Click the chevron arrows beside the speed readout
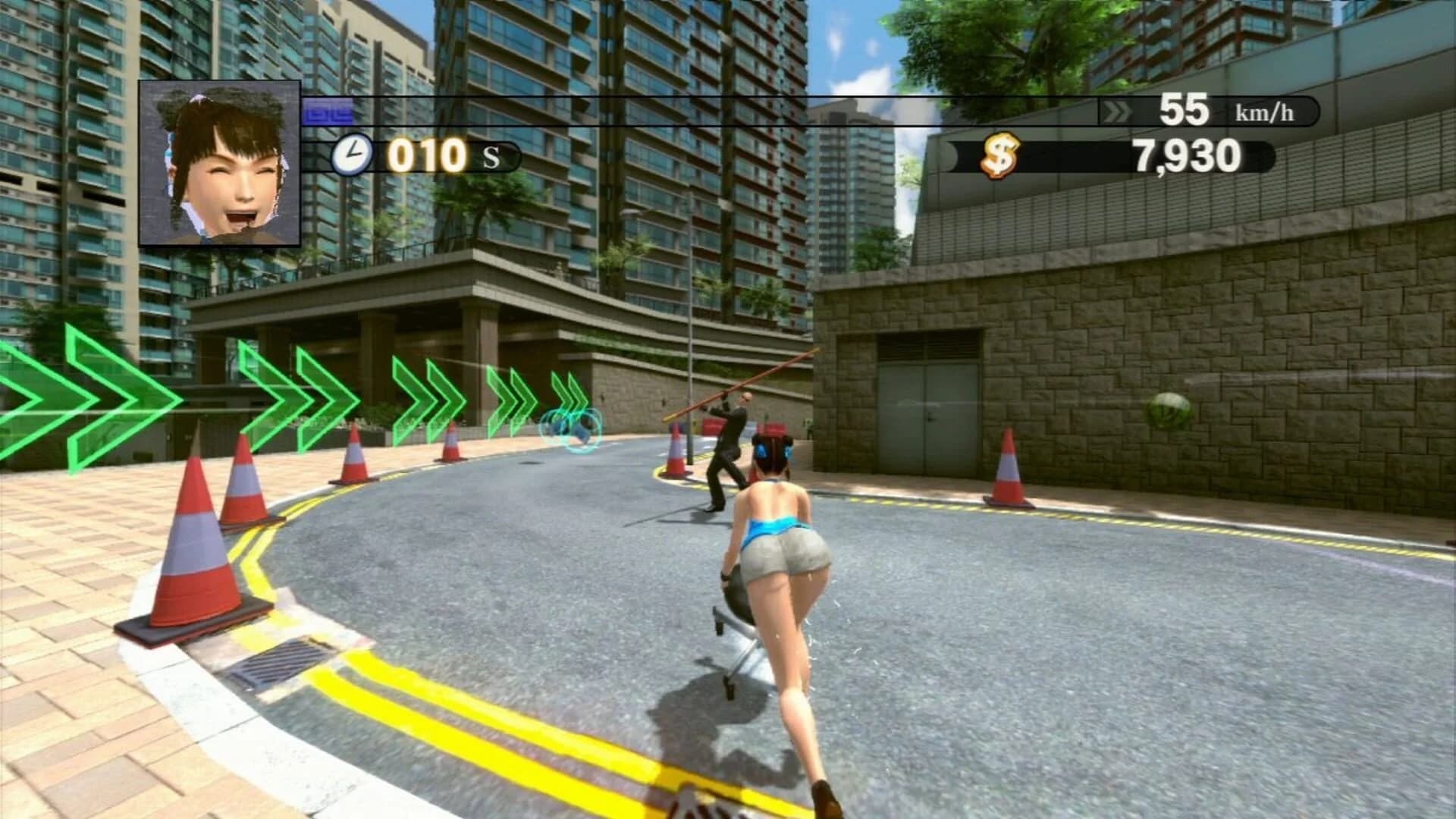 [x=1116, y=112]
